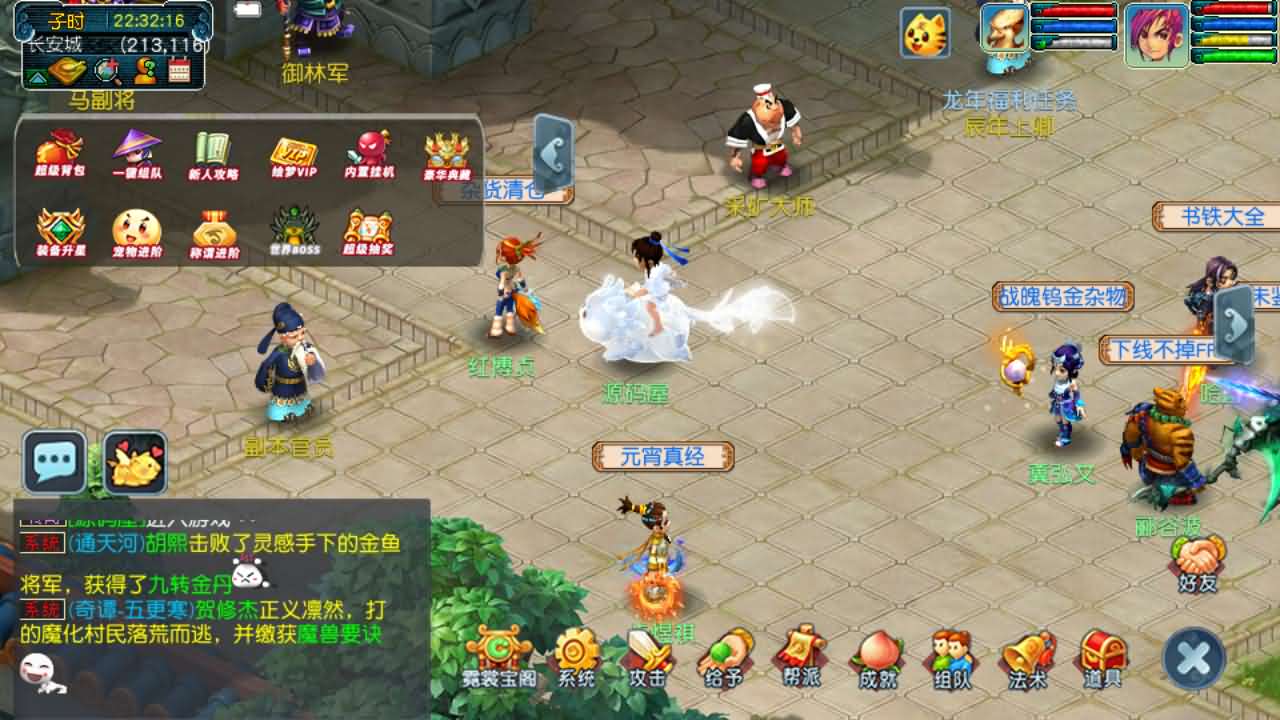
Task: Open the chat speech bubble button
Action: click(x=54, y=461)
